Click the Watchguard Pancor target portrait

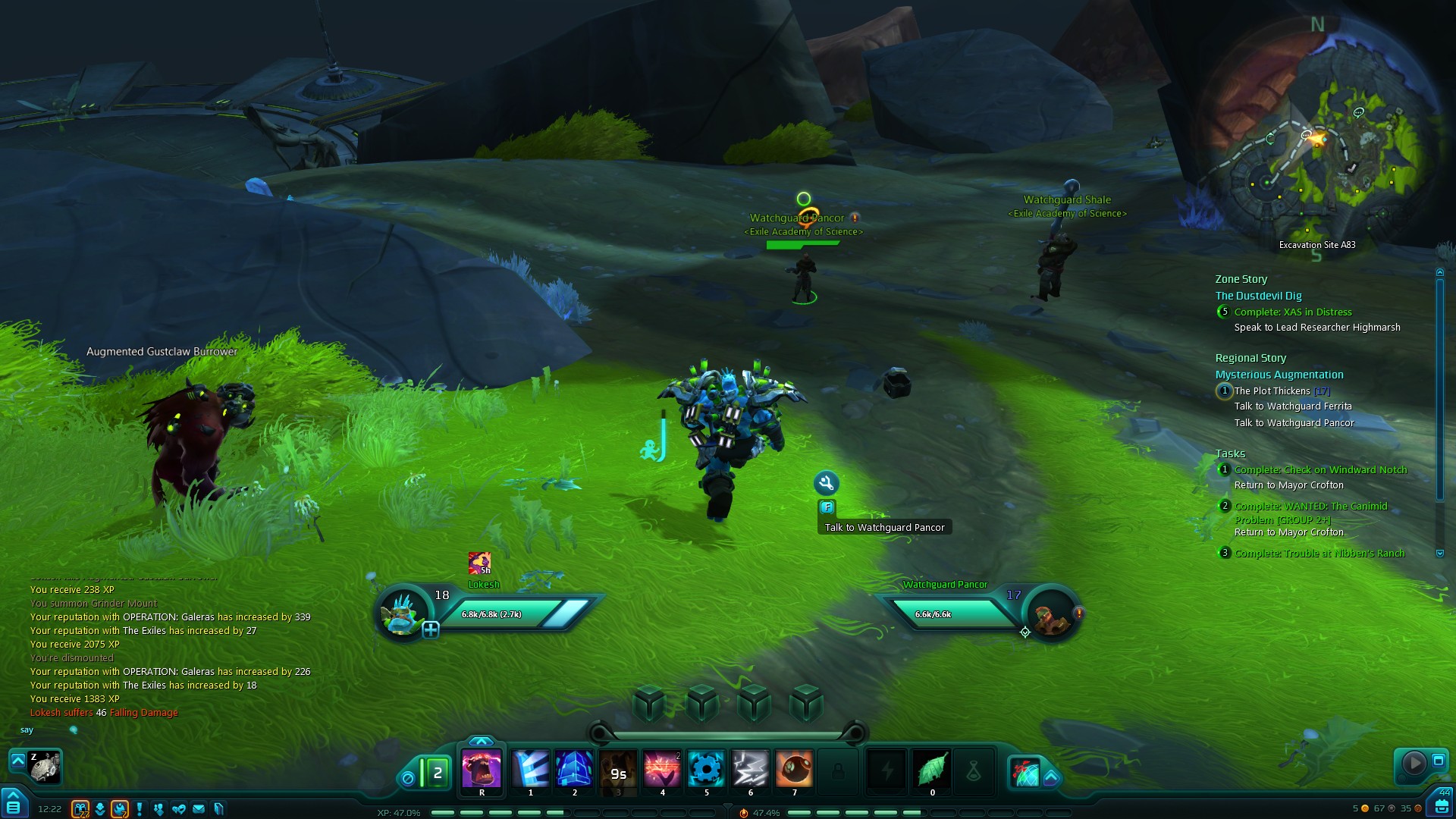tap(1052, 613)
